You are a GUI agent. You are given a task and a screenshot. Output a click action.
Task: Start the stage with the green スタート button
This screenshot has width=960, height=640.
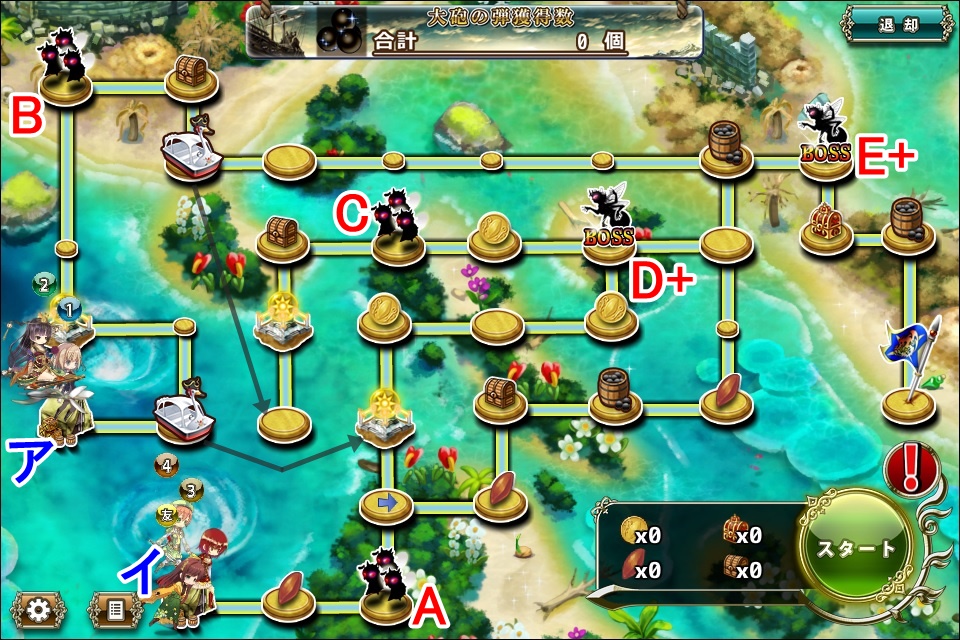(856, 548)
